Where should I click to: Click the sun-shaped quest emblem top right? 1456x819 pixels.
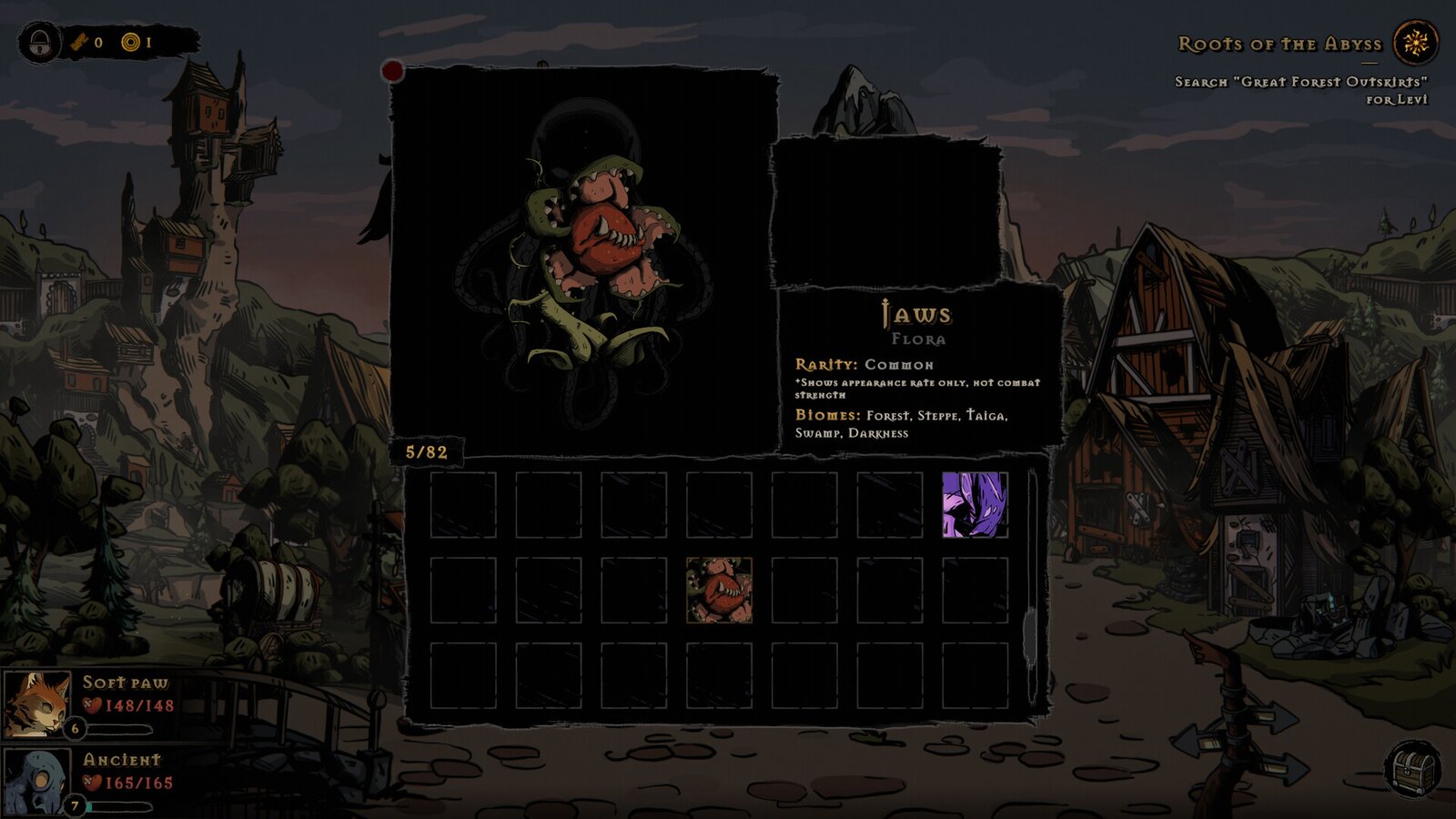tap(1415, 42)
